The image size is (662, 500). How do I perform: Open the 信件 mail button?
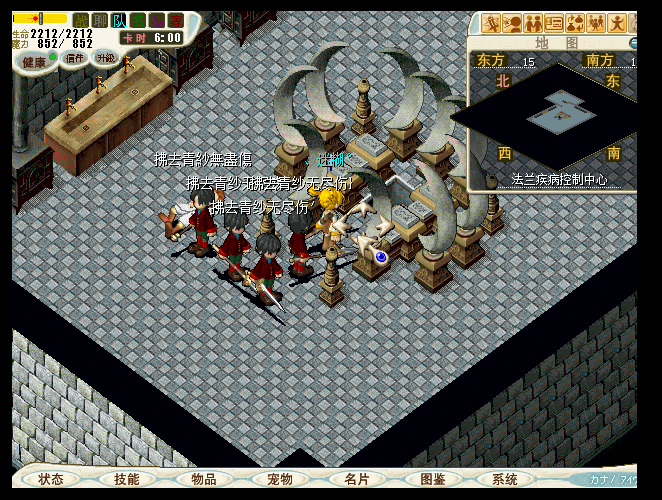[x=75, y=59]
